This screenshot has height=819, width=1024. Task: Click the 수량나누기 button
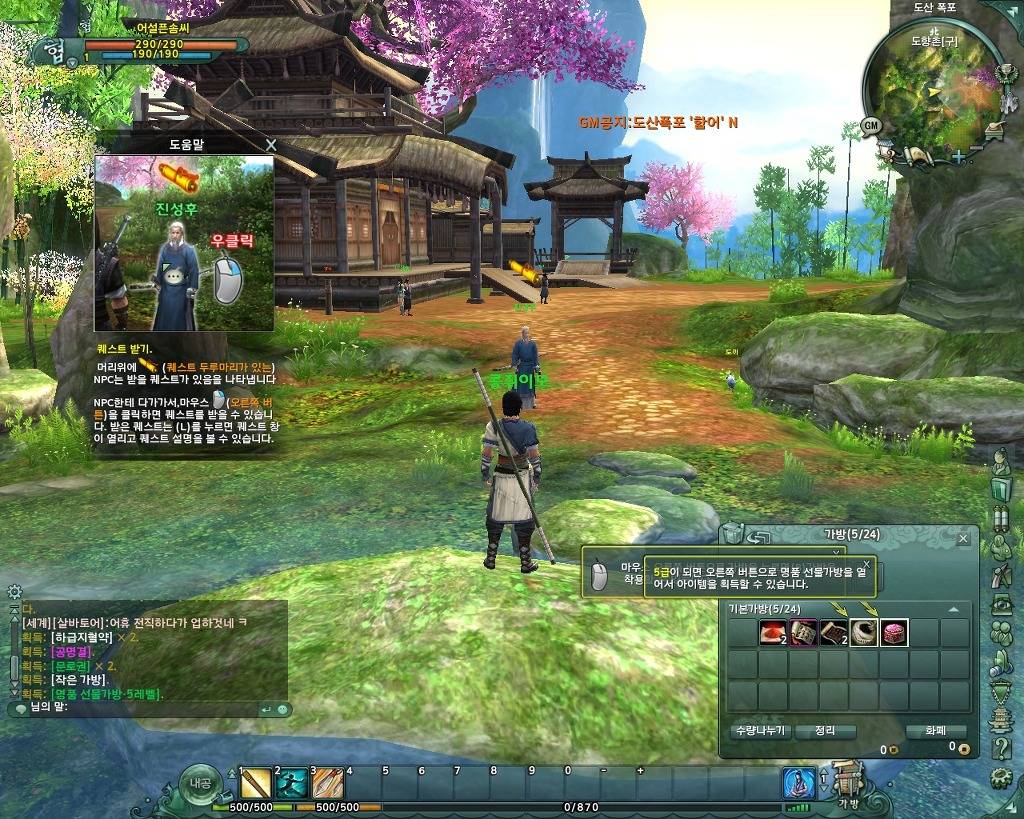click(759, 731)
